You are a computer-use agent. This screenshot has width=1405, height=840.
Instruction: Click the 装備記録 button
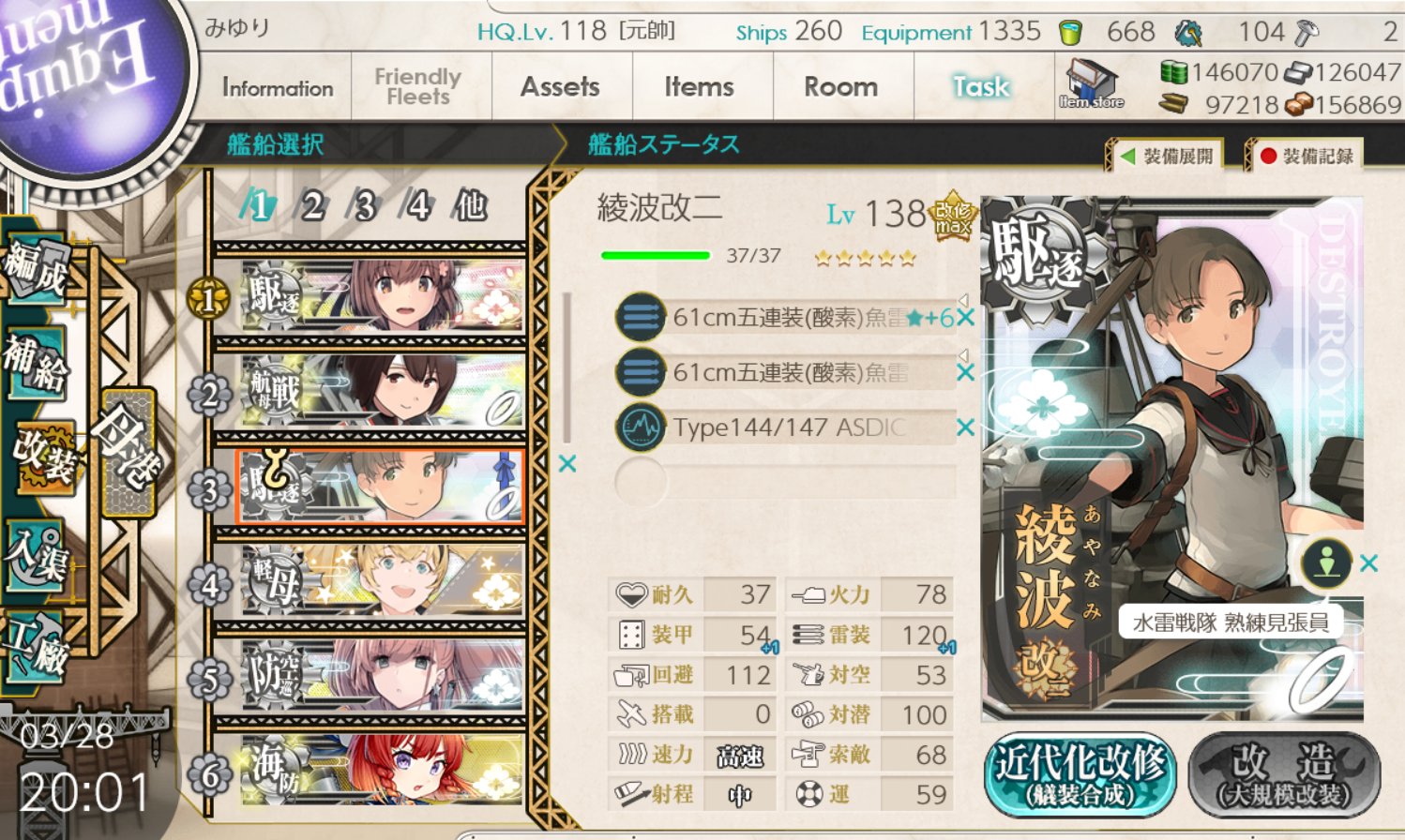1307,157
